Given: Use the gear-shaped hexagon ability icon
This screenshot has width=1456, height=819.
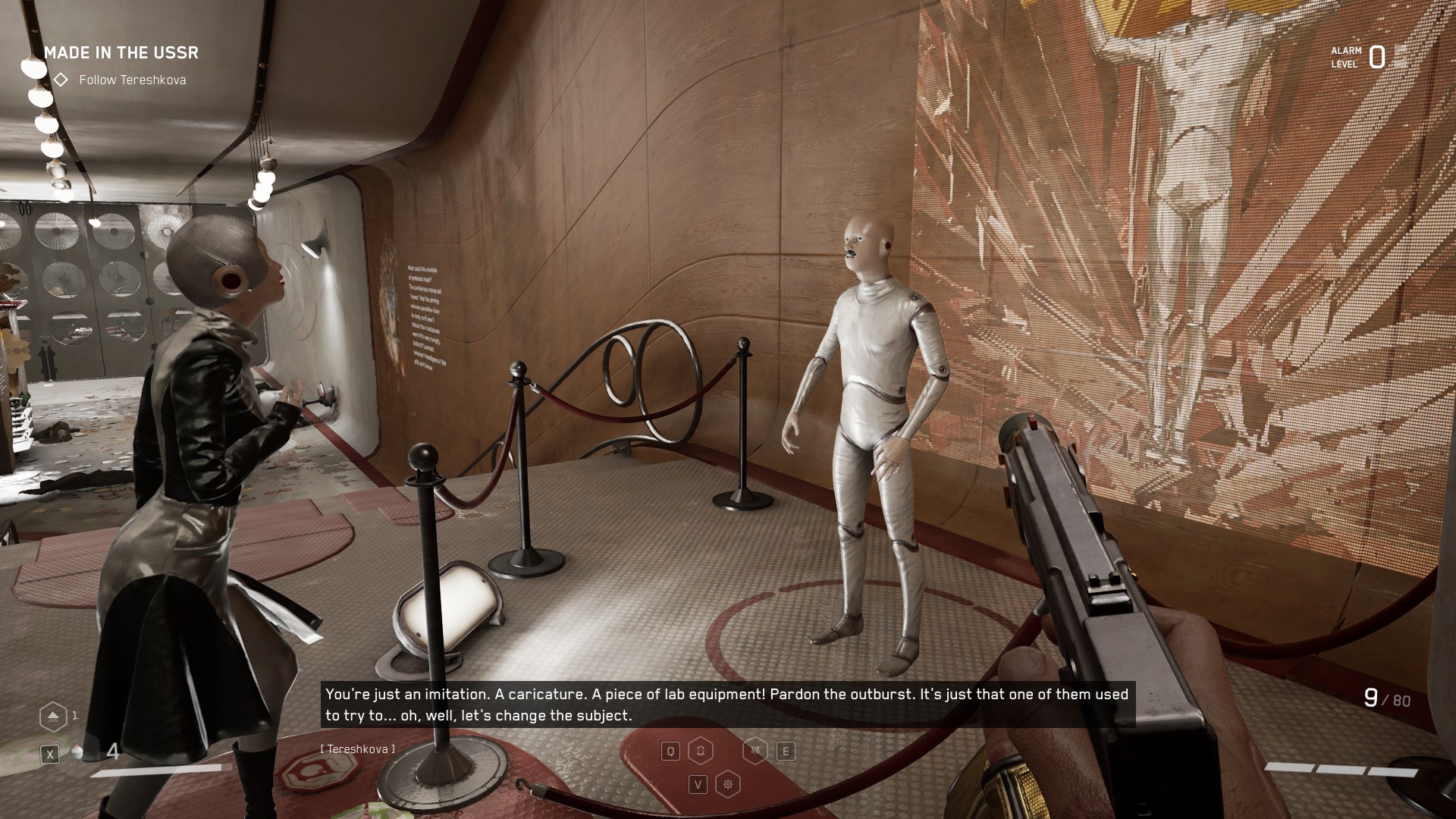Looking at the screenshot, I should pyautogui.click(x=728, y=784).
